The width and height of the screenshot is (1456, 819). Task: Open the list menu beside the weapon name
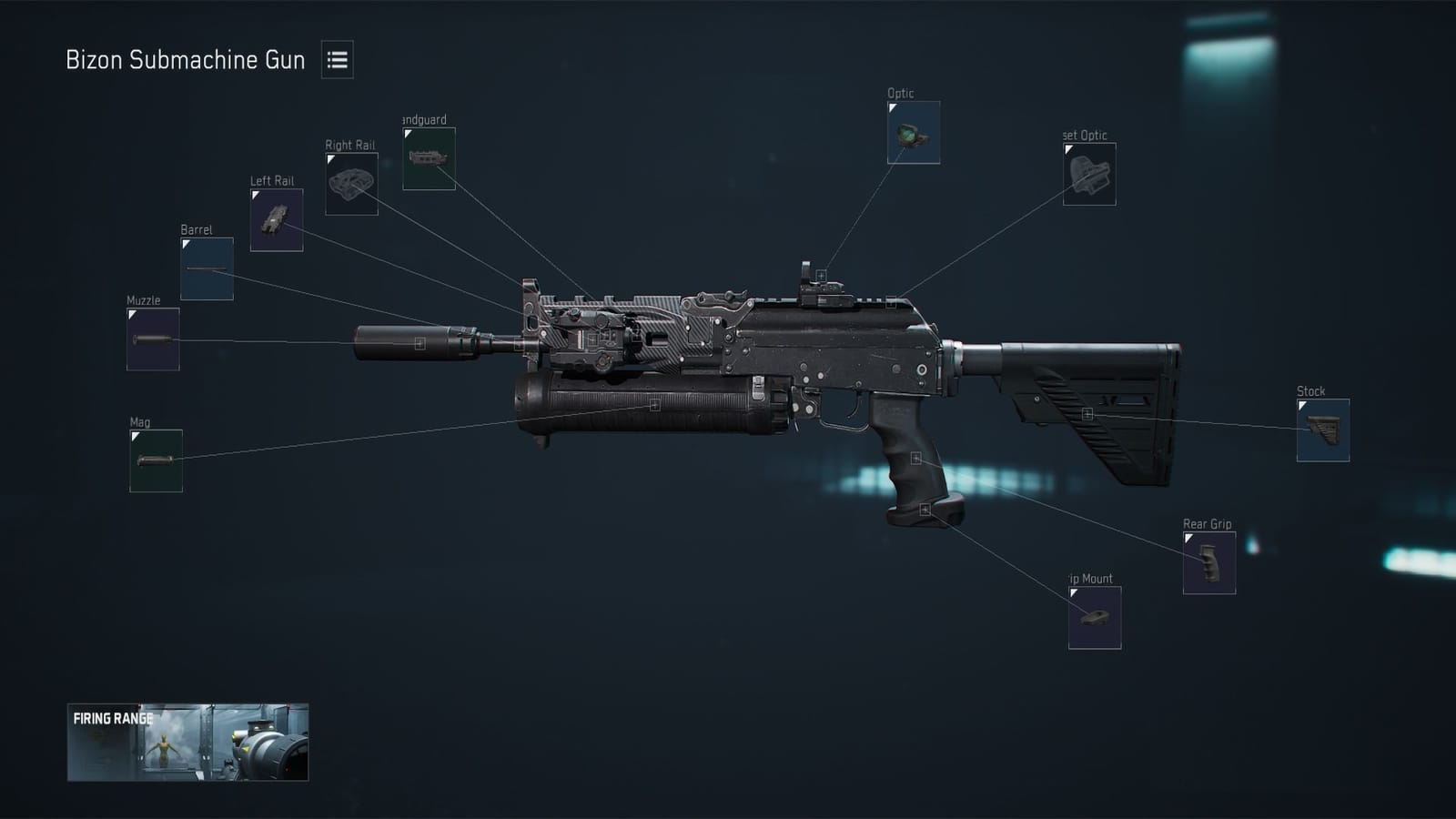pos(338,61)
